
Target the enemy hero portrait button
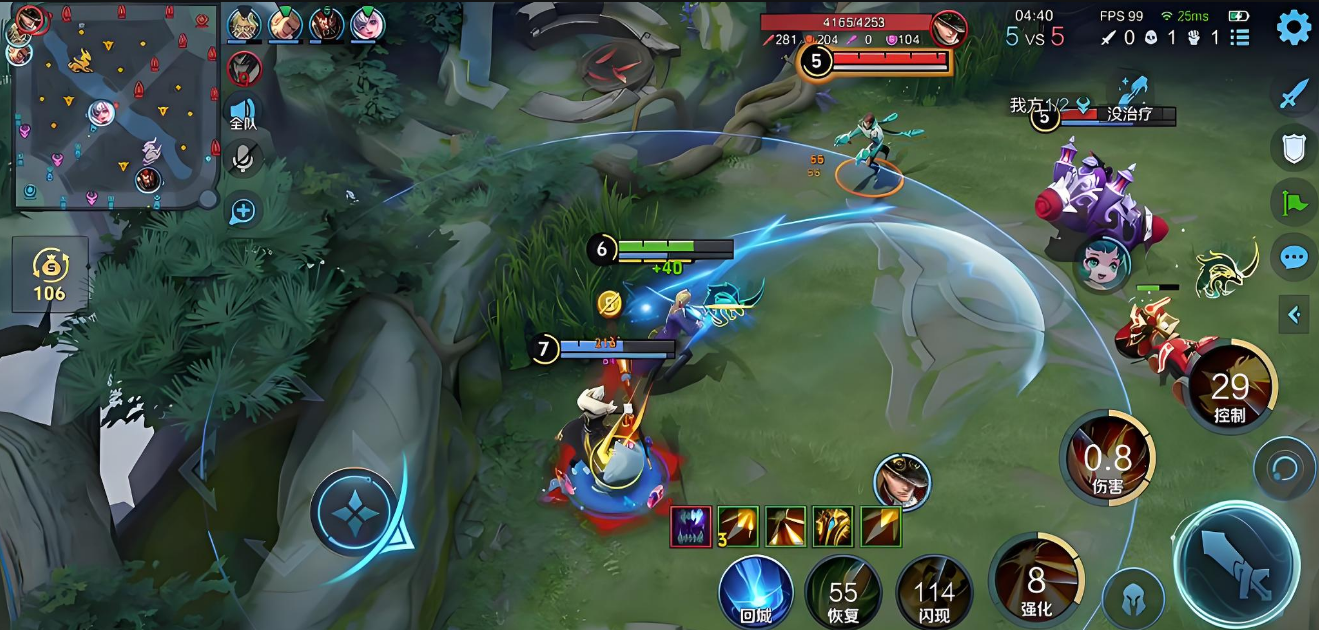[x=902, y=482]
